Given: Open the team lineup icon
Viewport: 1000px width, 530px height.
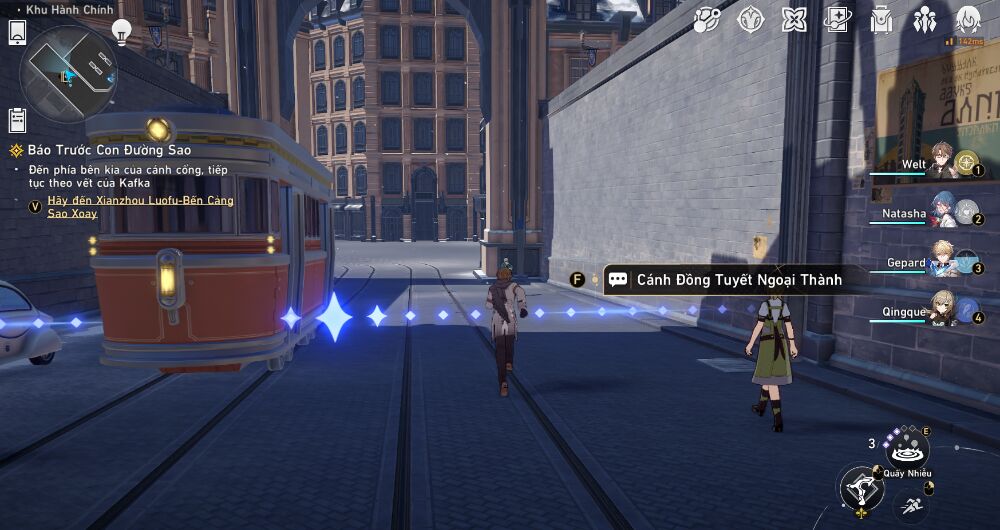Looking at the screenshot, I should (924, 20).
